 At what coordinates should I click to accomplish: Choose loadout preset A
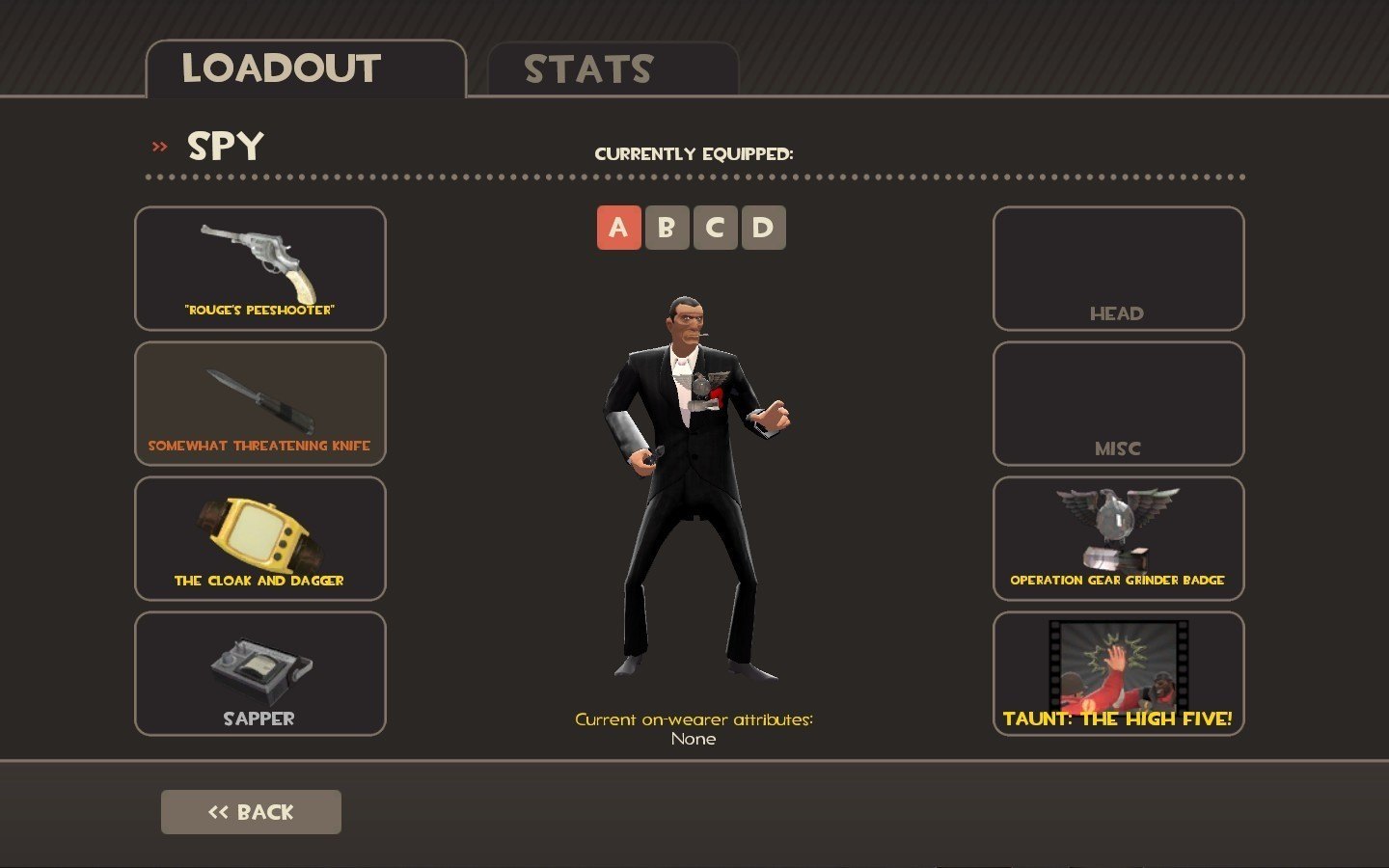[618, 228]
